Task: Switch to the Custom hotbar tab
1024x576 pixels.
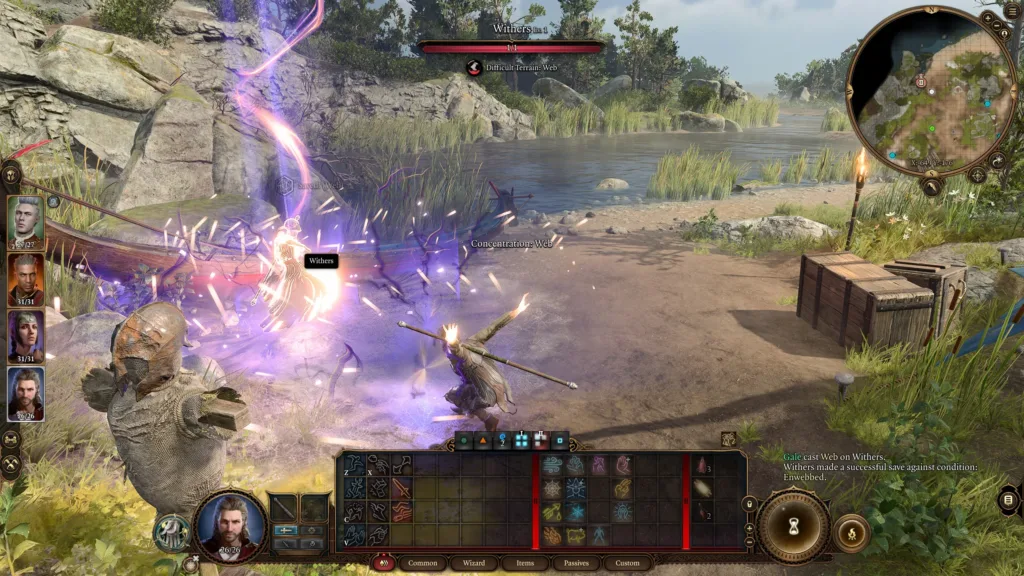Action: [627, 563]
